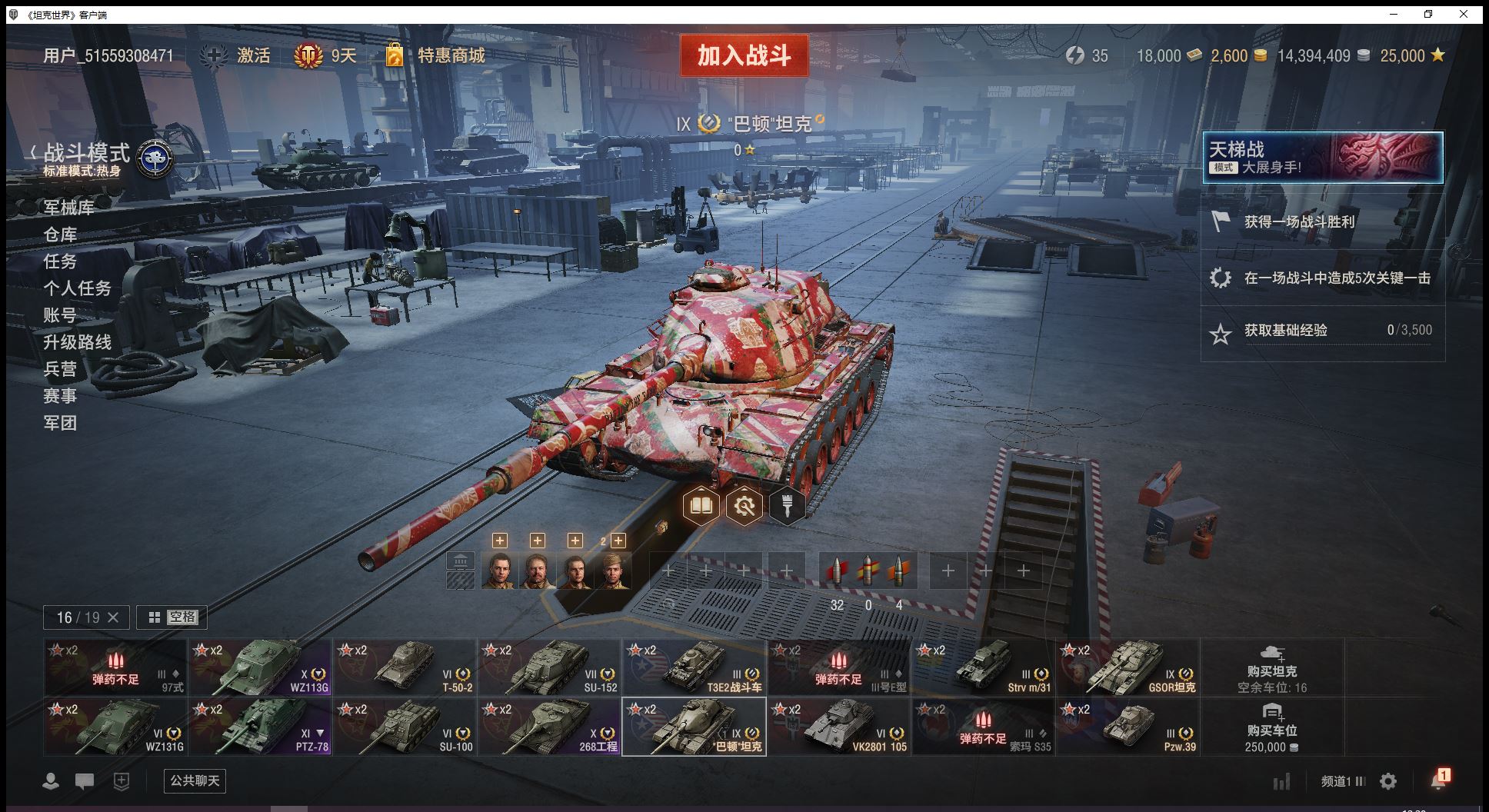Image resolution: width=1489 pixels, height=812 pixels.
Task: Select the PTZ-78 tank in carousel
Action: [x=260, y=727]
